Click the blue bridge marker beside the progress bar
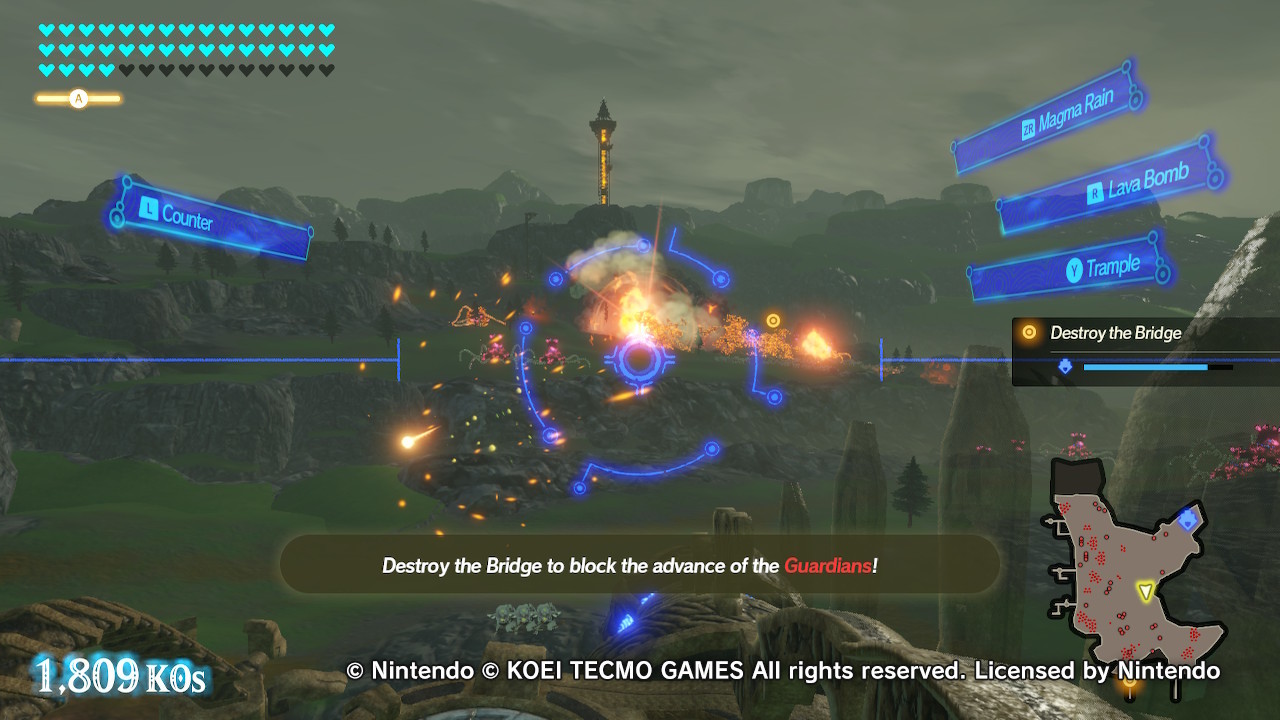1280x720 pixels. pos(1066,366)
